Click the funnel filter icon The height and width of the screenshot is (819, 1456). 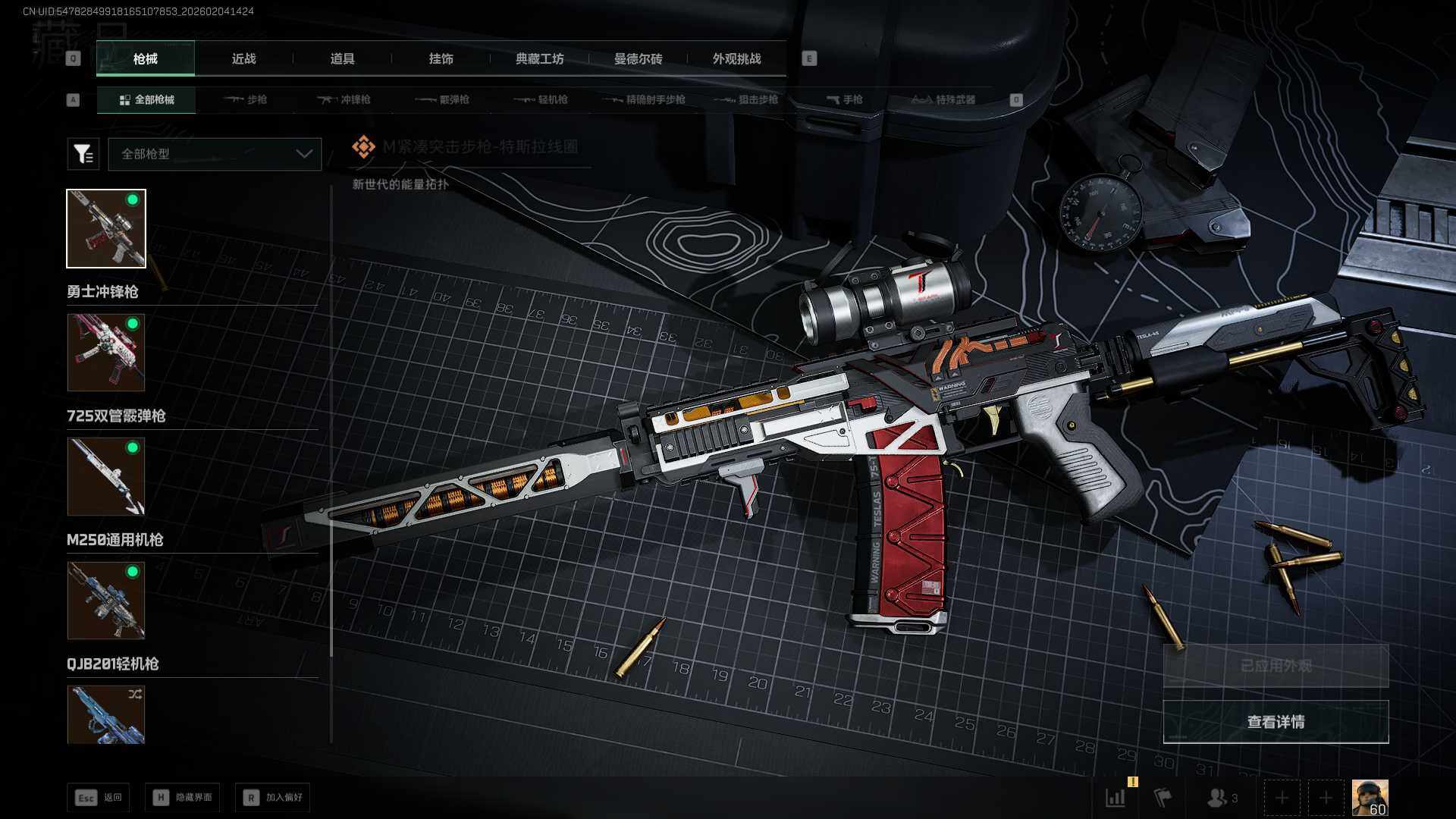pyautogui.click(x=83, y=154)
